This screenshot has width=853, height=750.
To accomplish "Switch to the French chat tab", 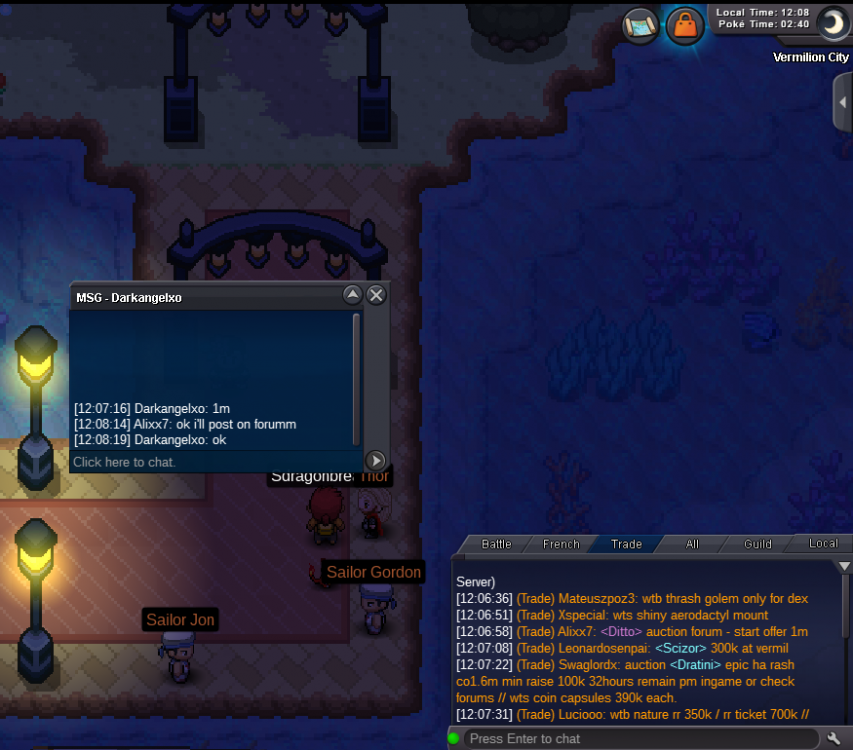I will (561, 544).
